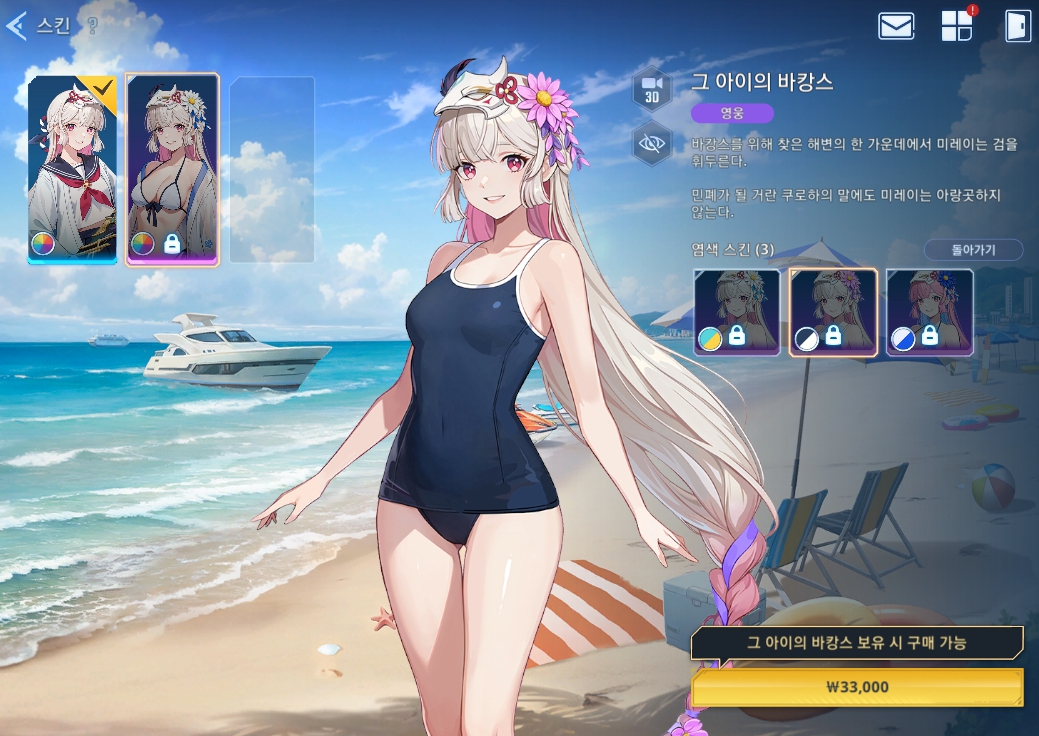Click the exit door icon
This screenshot has height=736, width=1039.
pos(1017,26)
